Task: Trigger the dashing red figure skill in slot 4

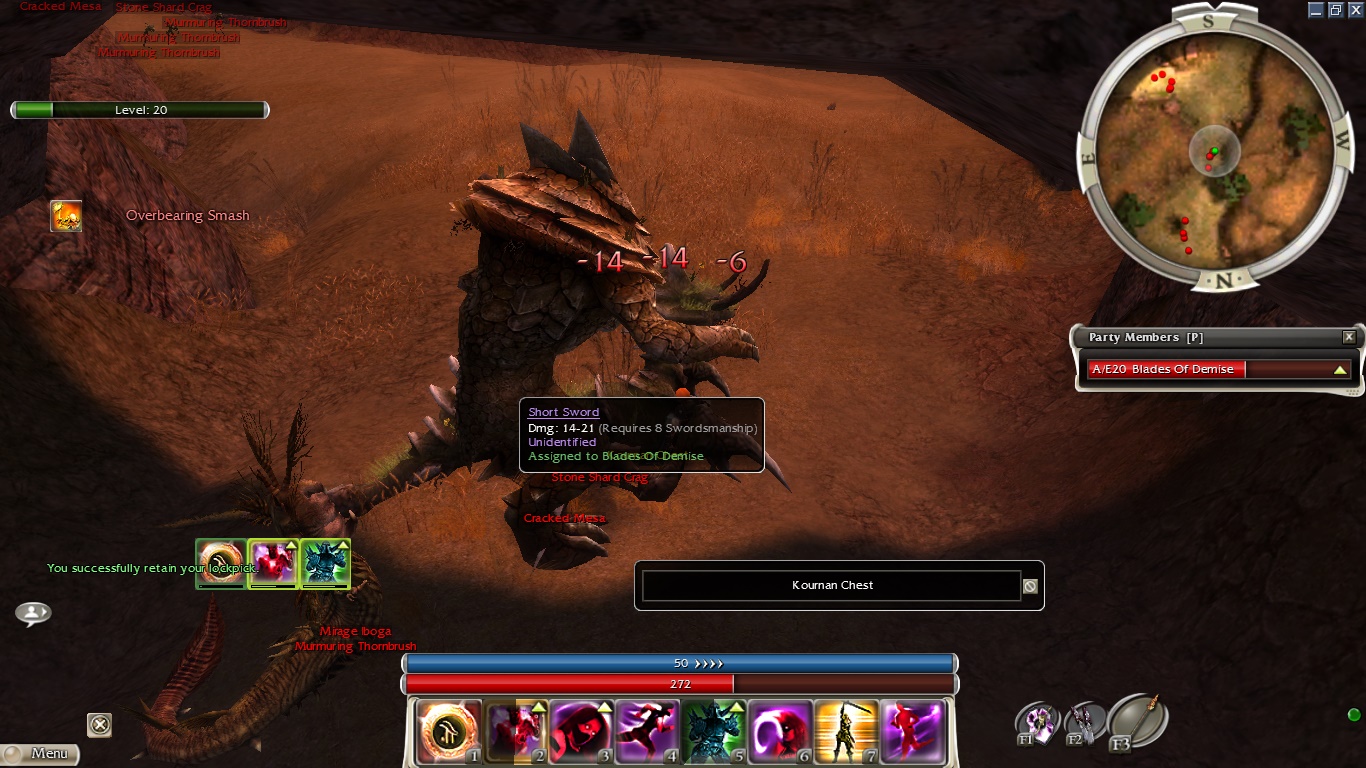Action: click(x=647, y=732)
